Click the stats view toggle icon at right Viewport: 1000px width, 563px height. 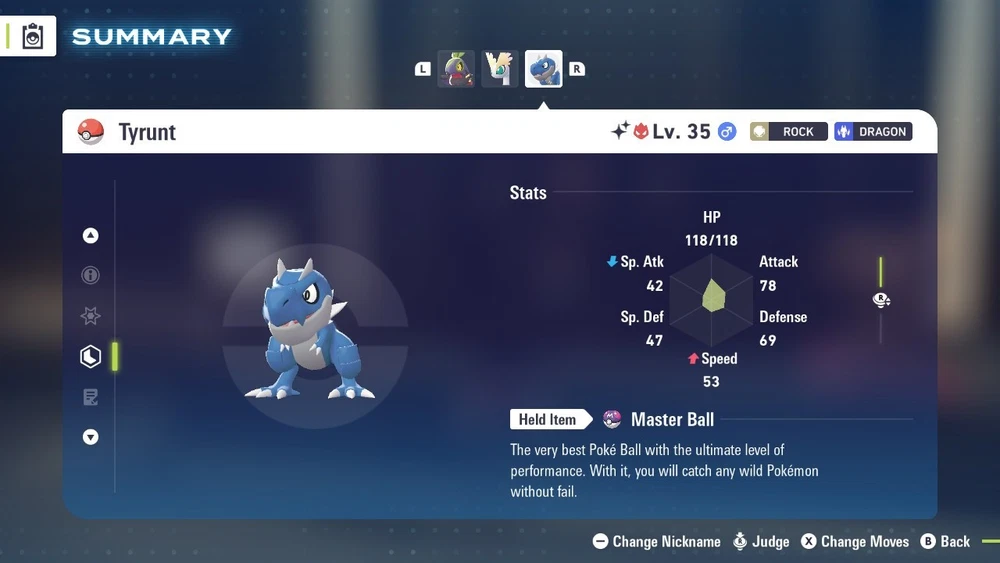(881, 300)
